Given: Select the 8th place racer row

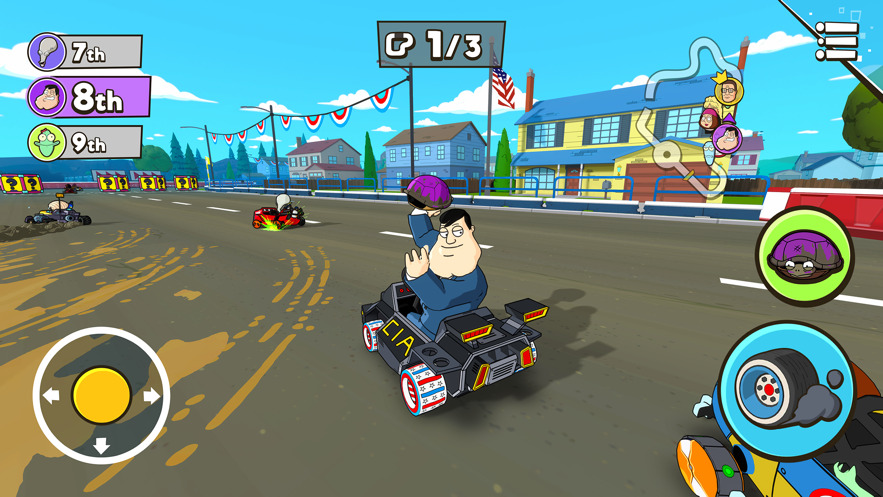Looking at the screenshot, I should [x=88, y=98].
